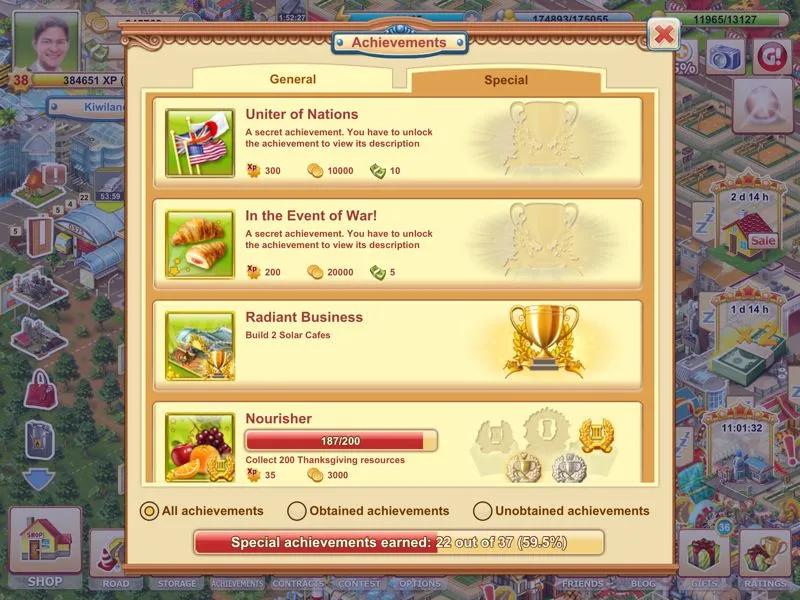Click the pink handbag icon
The width and height of the screenshot is (800, 600).
[38, 387]
